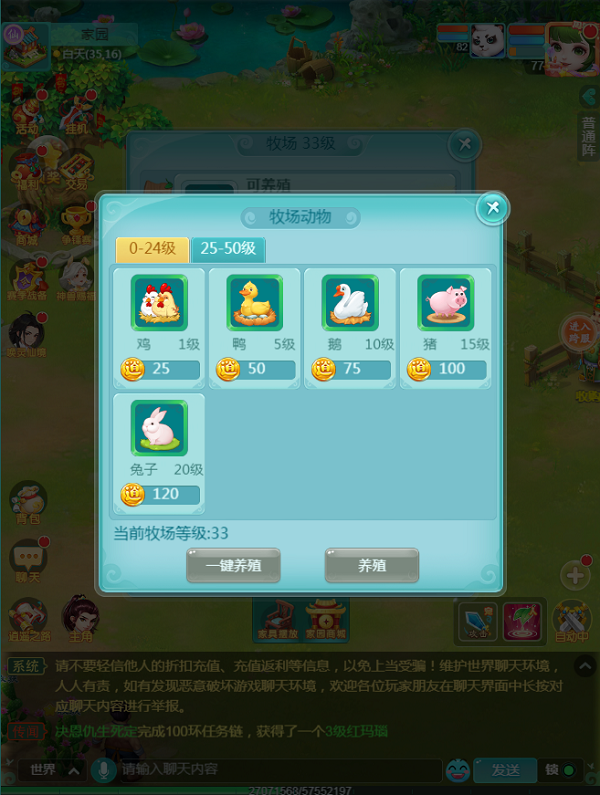This screenshot has height=795, width=600.
Task: Send the chat message with 发送
Action: point(505,770)
